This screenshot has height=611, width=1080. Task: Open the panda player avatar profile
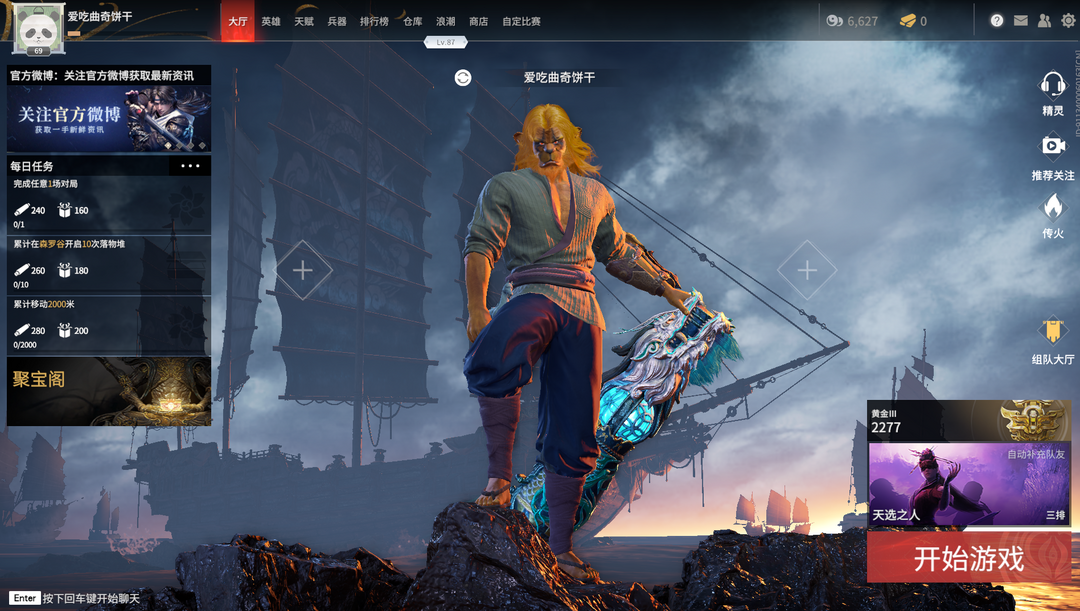pyautogui.click(x=39, y=27)
